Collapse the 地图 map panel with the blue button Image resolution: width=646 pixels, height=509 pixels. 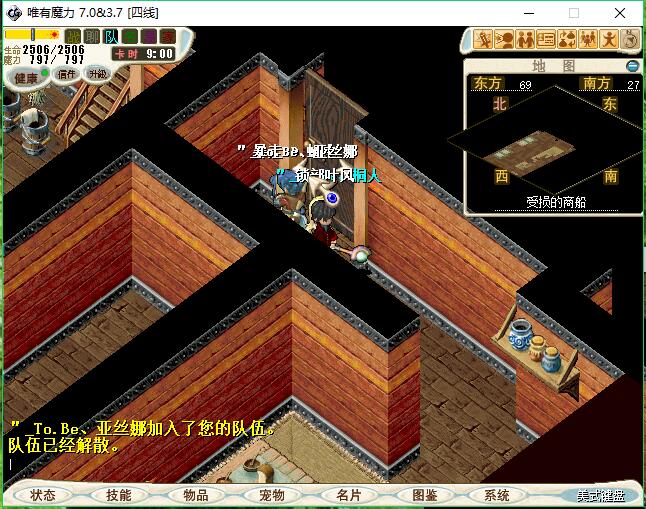coord(632,66)
